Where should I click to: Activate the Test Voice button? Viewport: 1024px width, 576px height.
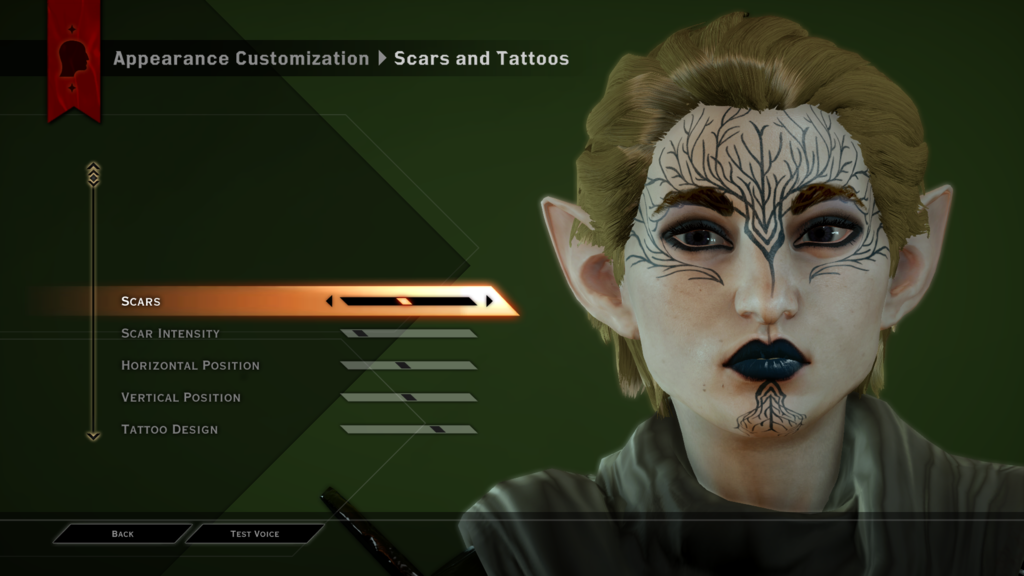255,534
